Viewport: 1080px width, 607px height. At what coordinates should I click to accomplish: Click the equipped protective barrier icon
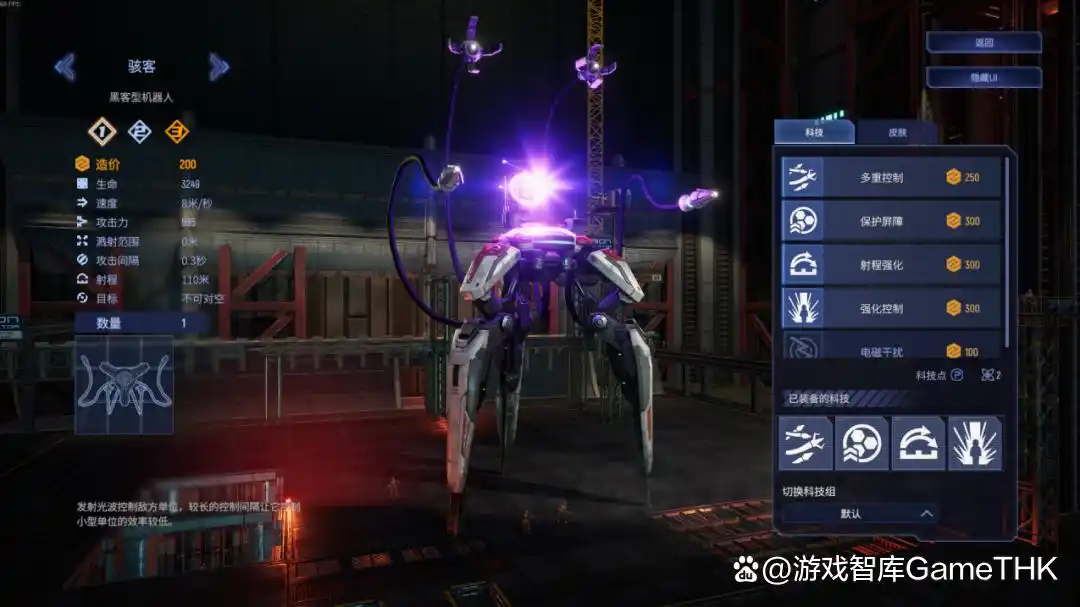862,443
